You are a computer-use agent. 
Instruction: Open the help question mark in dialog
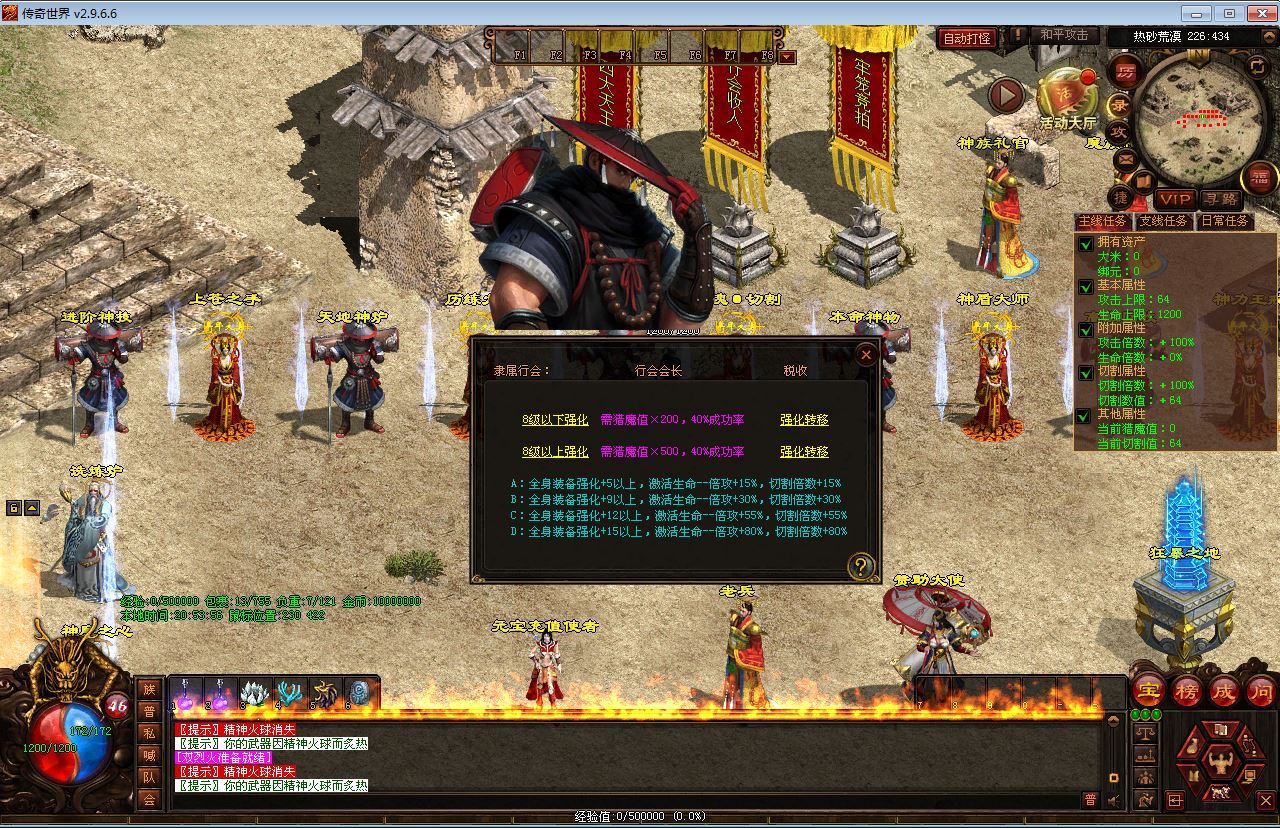[x=860, y=566]
